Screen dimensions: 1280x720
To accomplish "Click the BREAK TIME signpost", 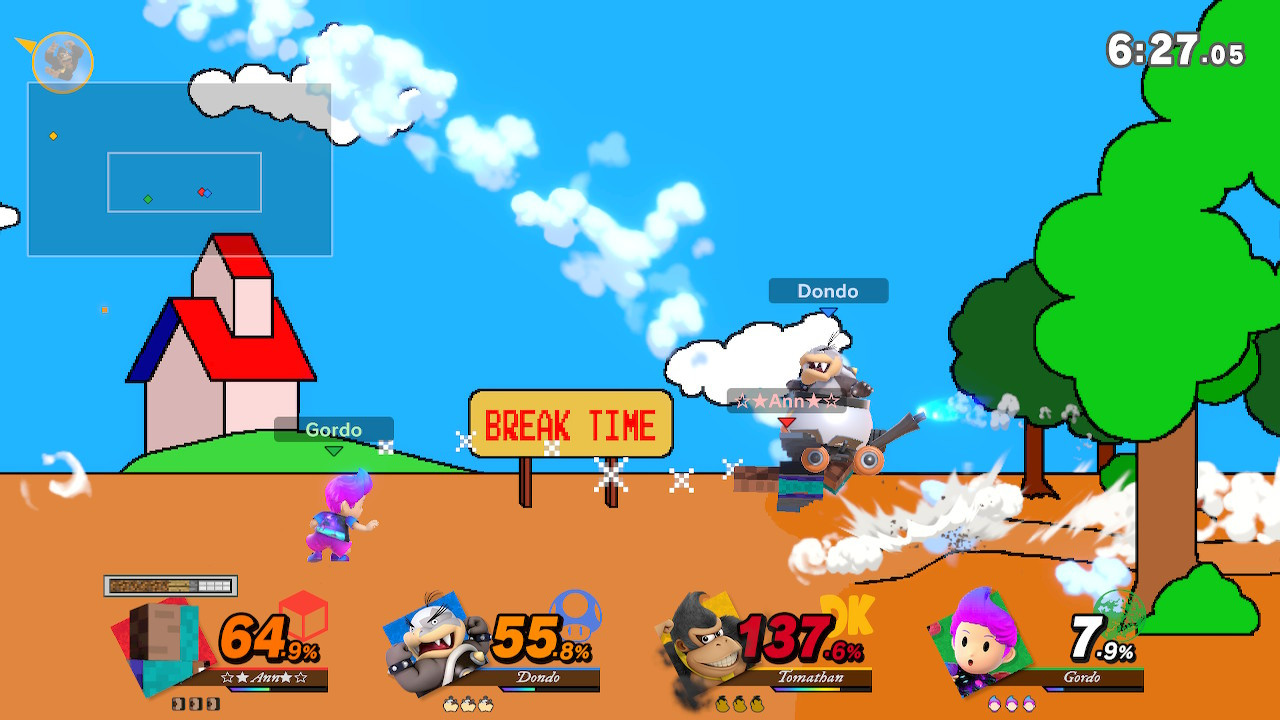I will pos(570,425).
